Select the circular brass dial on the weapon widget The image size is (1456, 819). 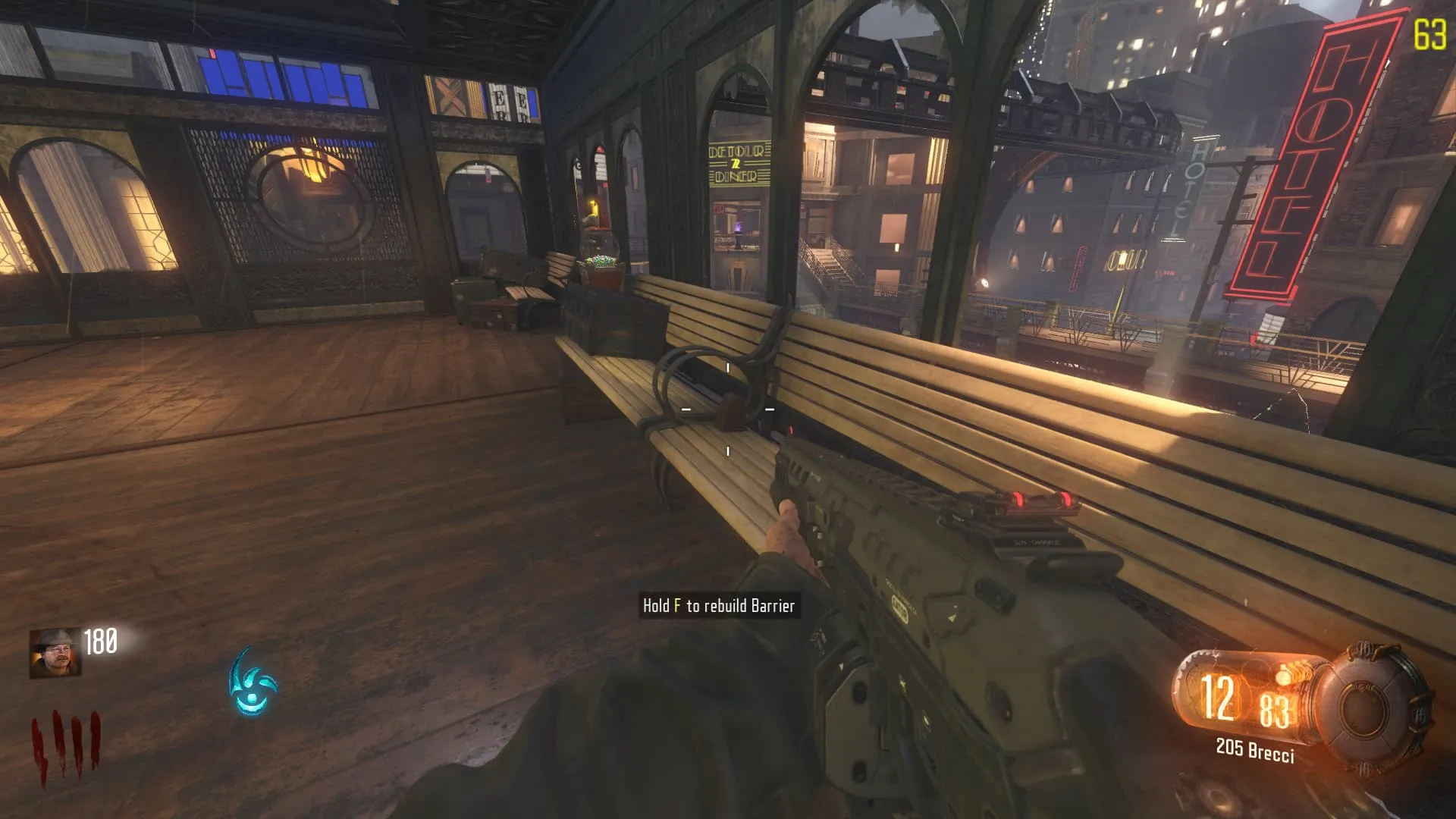point(1373,706)
